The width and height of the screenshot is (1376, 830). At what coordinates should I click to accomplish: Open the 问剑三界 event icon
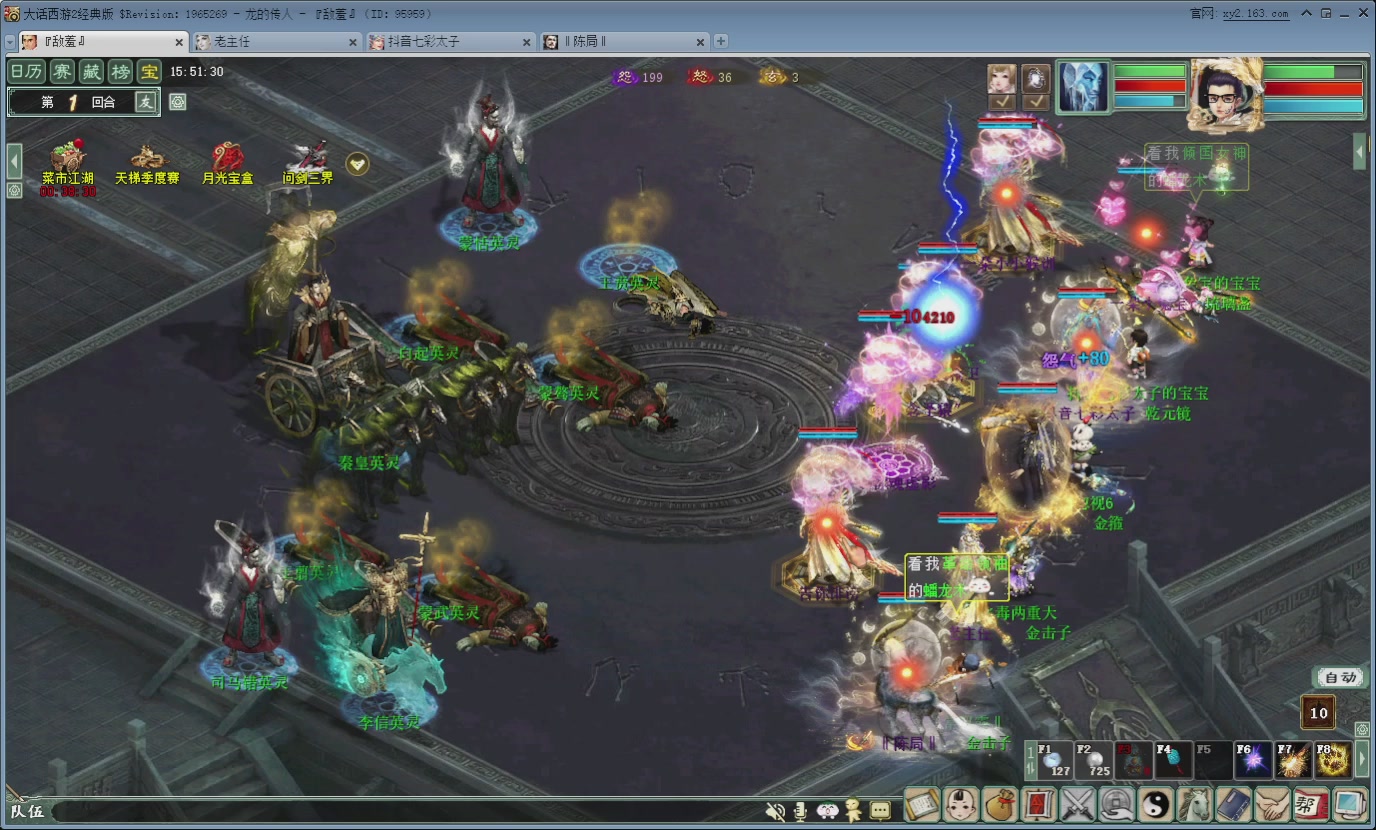point(307,161)
